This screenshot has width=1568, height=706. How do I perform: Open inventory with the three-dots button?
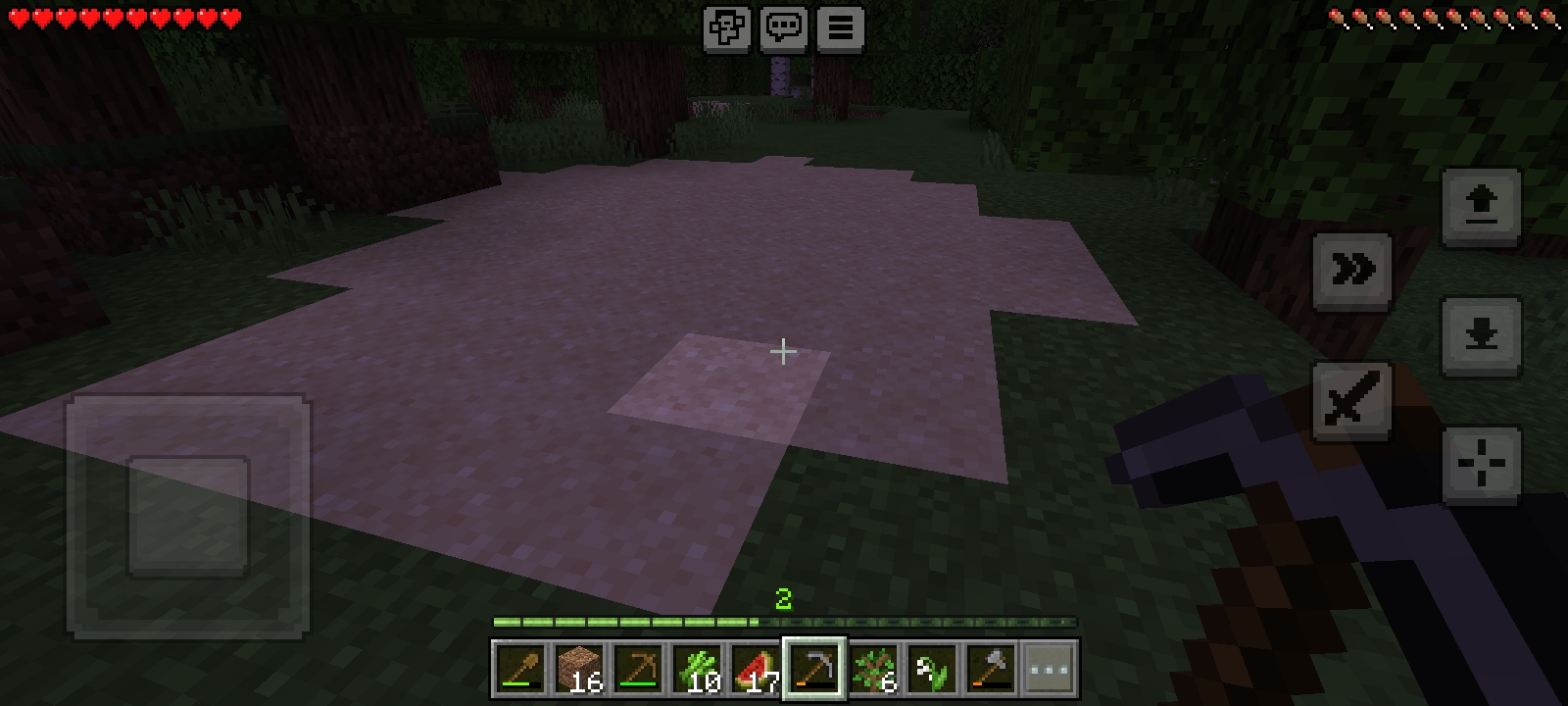(x=1049, y=670)
